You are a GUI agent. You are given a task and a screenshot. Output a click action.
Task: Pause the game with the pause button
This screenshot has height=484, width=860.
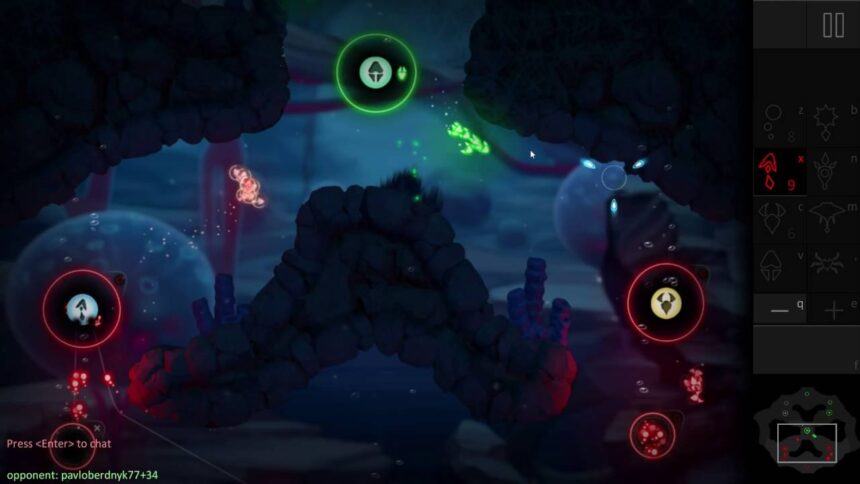(833, 25)
